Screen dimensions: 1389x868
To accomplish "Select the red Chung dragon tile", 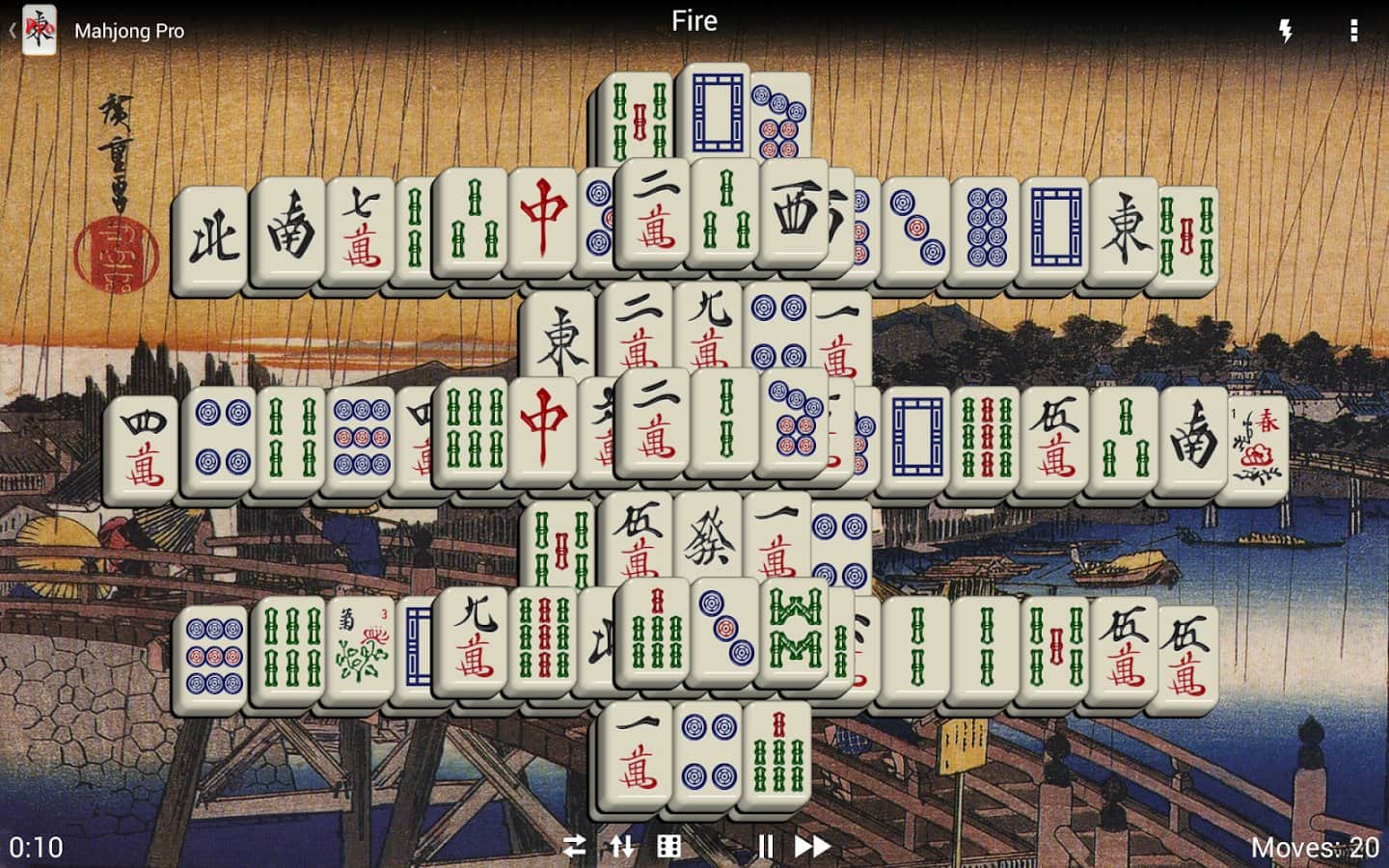I will (541, 222).
